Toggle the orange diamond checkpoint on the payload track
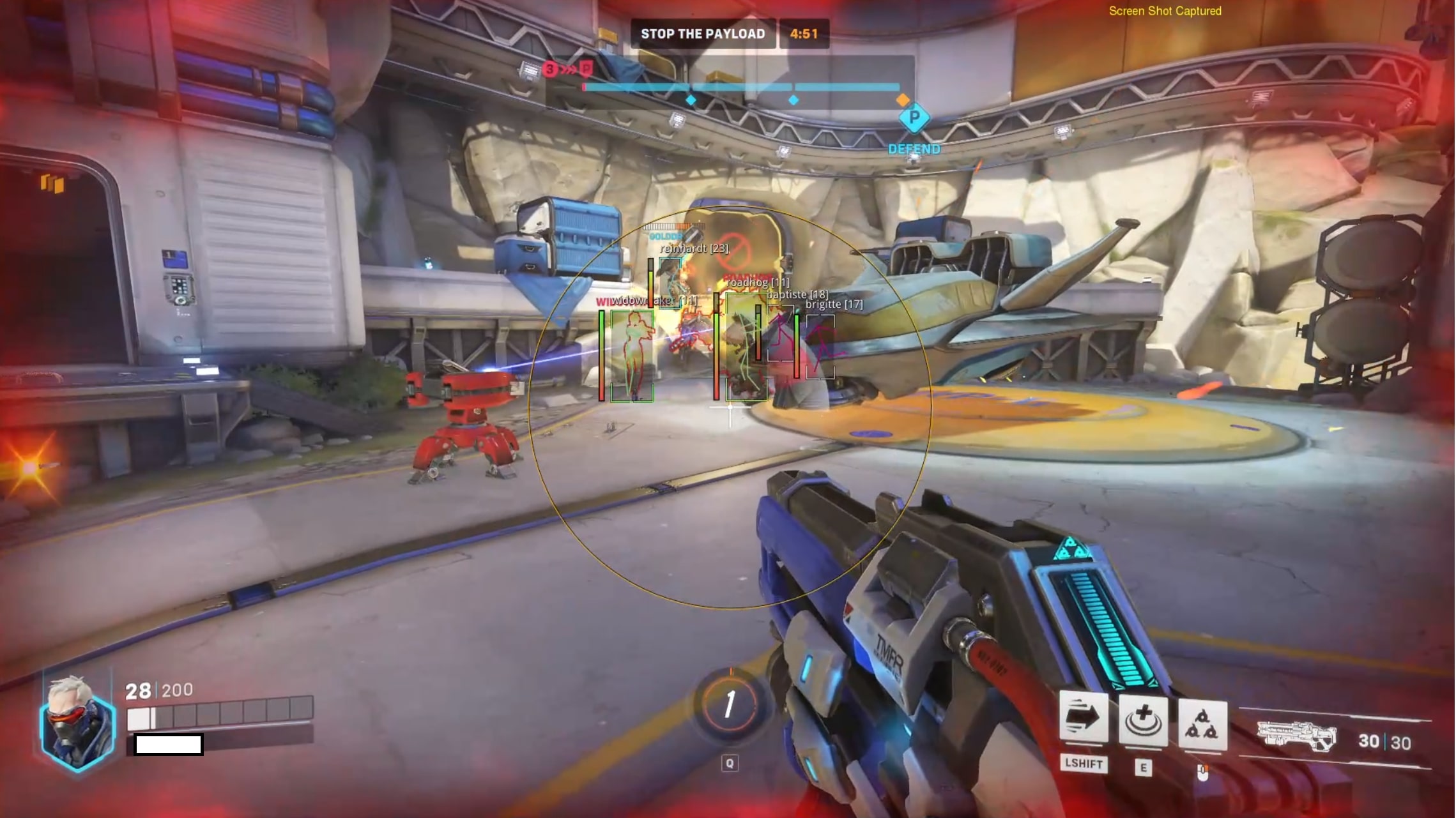Viewport: 1456px width, 818px height. click(902, 100)
